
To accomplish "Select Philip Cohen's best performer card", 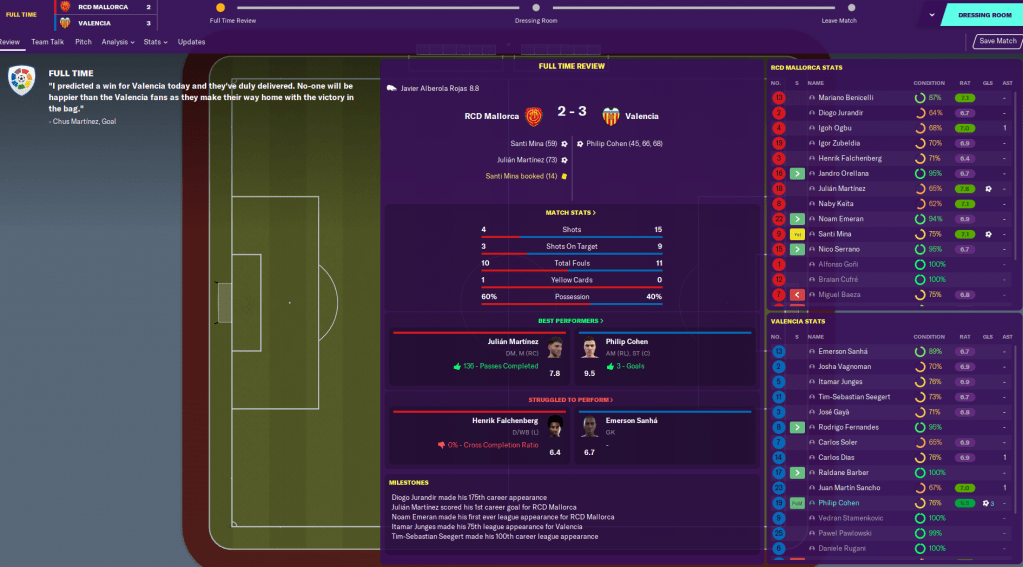I will click(662, 359).
